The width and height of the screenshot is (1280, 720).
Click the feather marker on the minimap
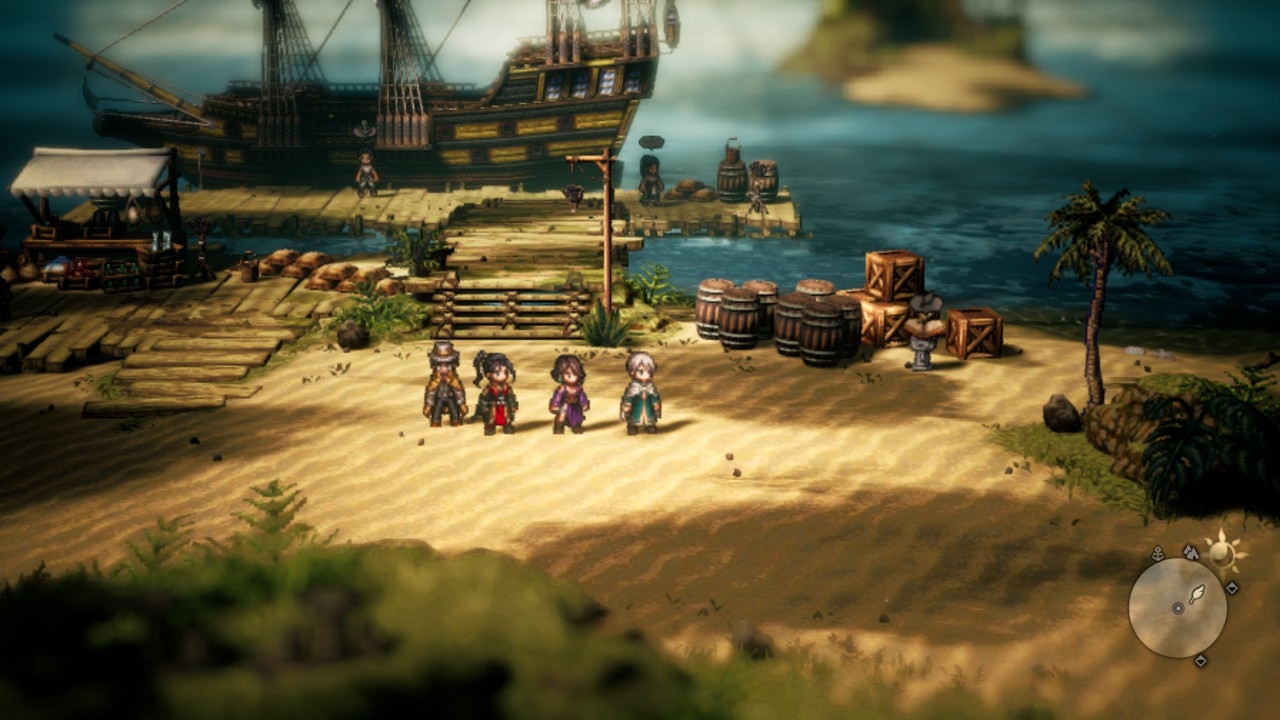coord(1196,596)
